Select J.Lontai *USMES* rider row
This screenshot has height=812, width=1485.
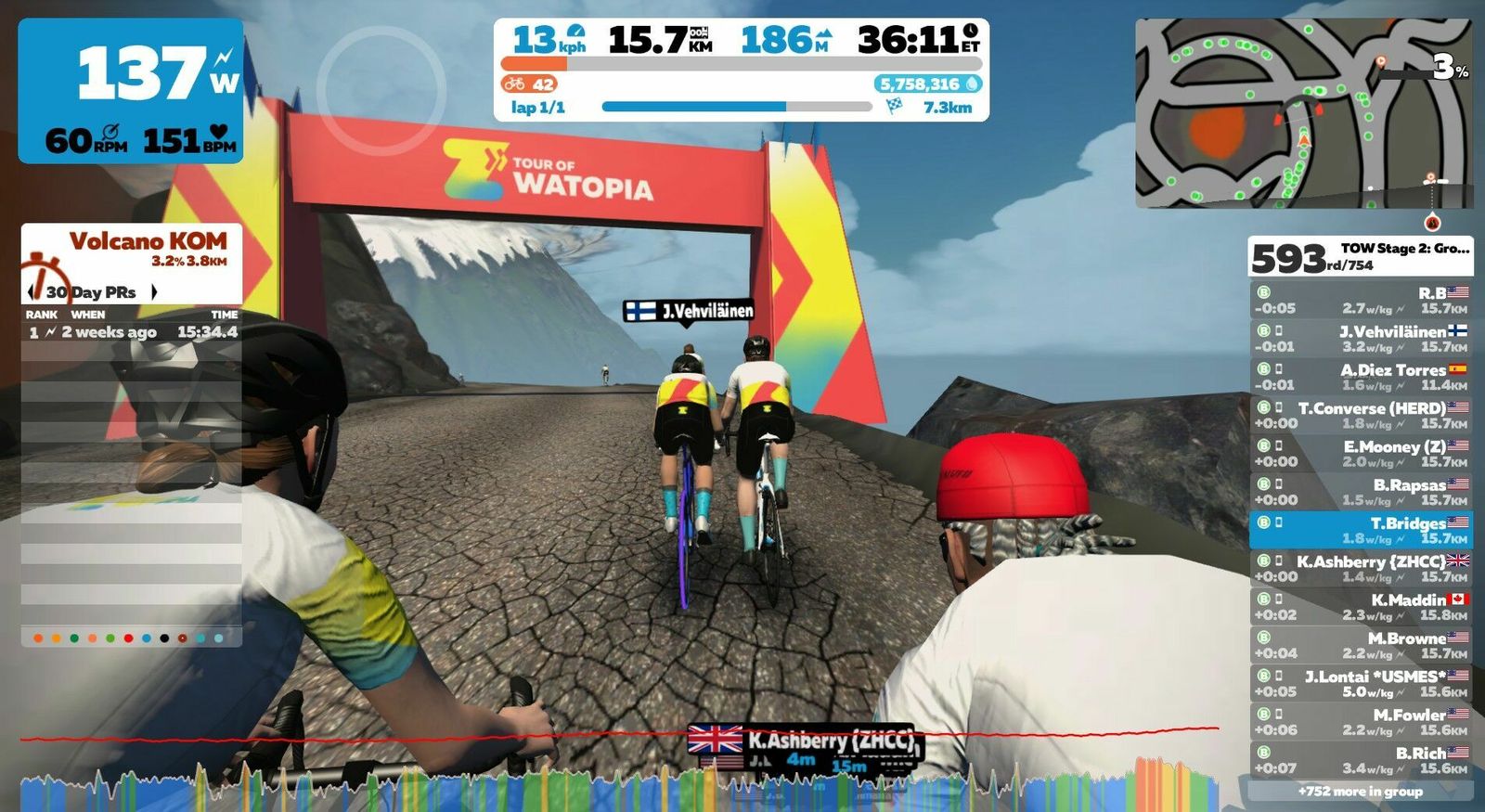click(x=1361, y=684)
